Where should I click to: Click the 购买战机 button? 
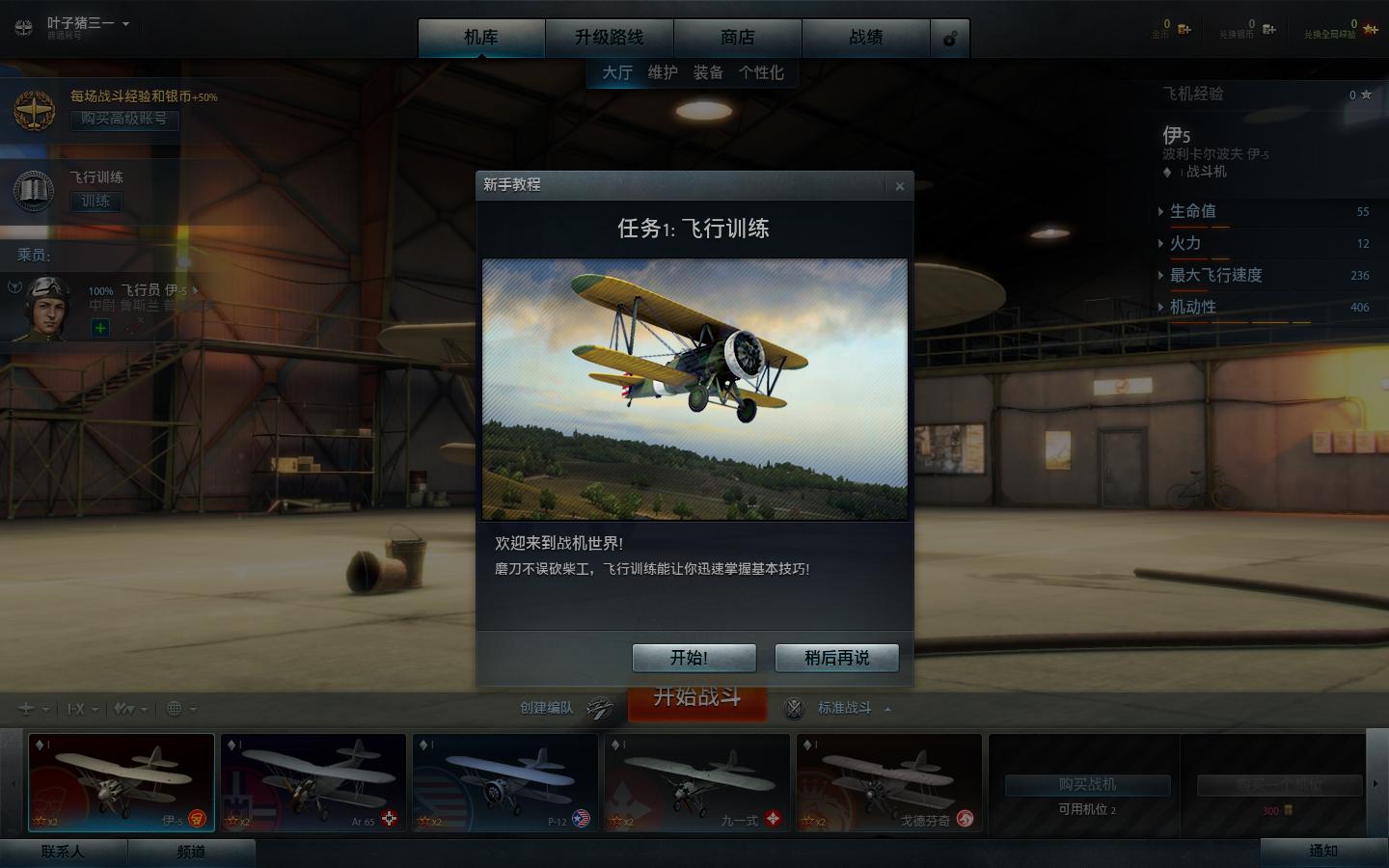point(1087,785)
